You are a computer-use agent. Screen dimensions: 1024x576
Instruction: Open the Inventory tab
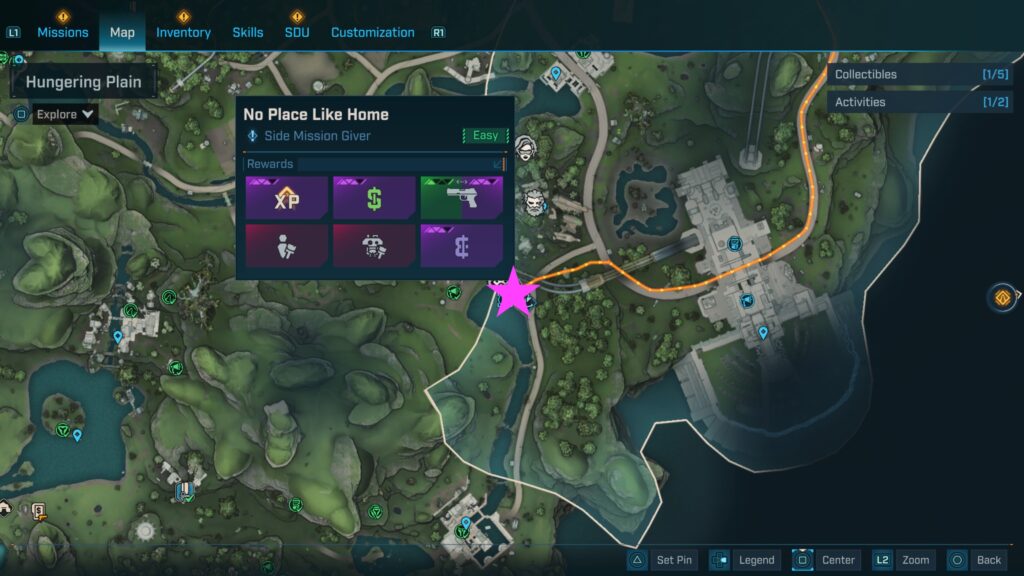[183, 32]
